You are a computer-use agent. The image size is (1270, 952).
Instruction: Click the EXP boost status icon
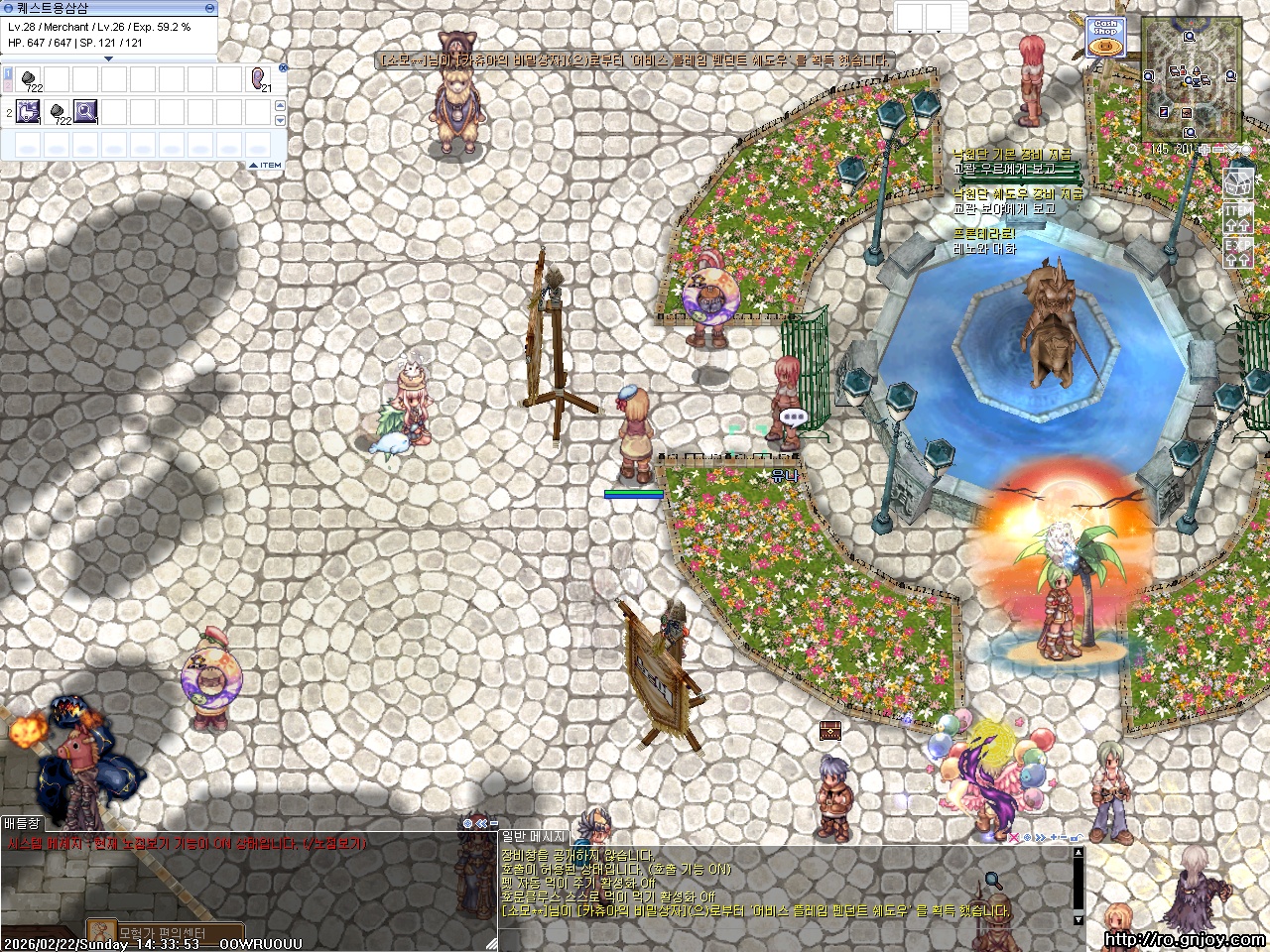click(x=1237, y=252)
